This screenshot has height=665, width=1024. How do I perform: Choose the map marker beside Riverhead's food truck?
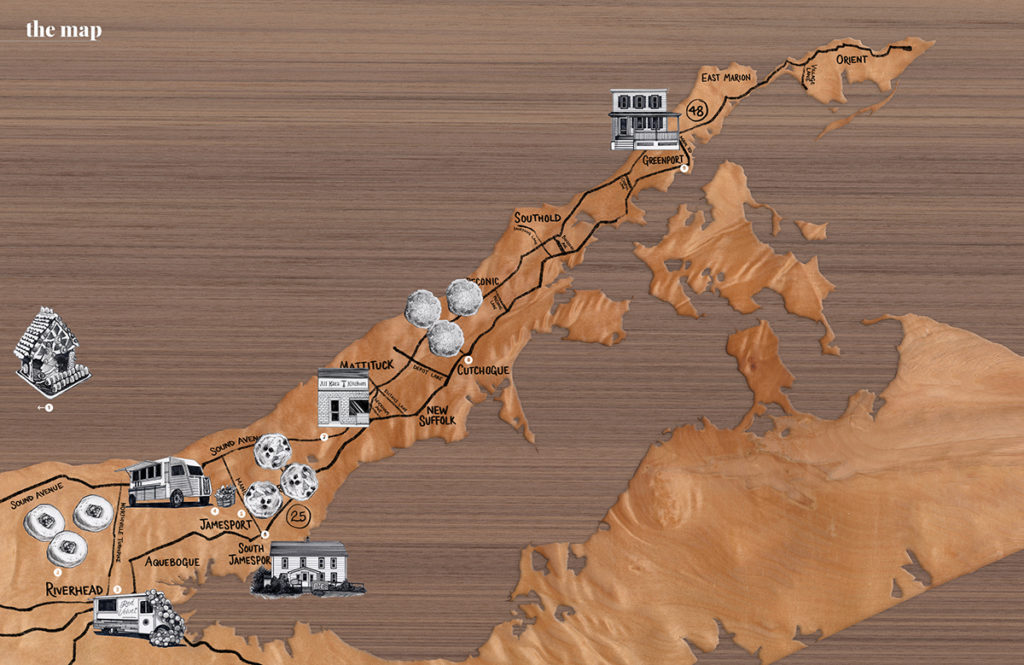[x=117, y=590]
